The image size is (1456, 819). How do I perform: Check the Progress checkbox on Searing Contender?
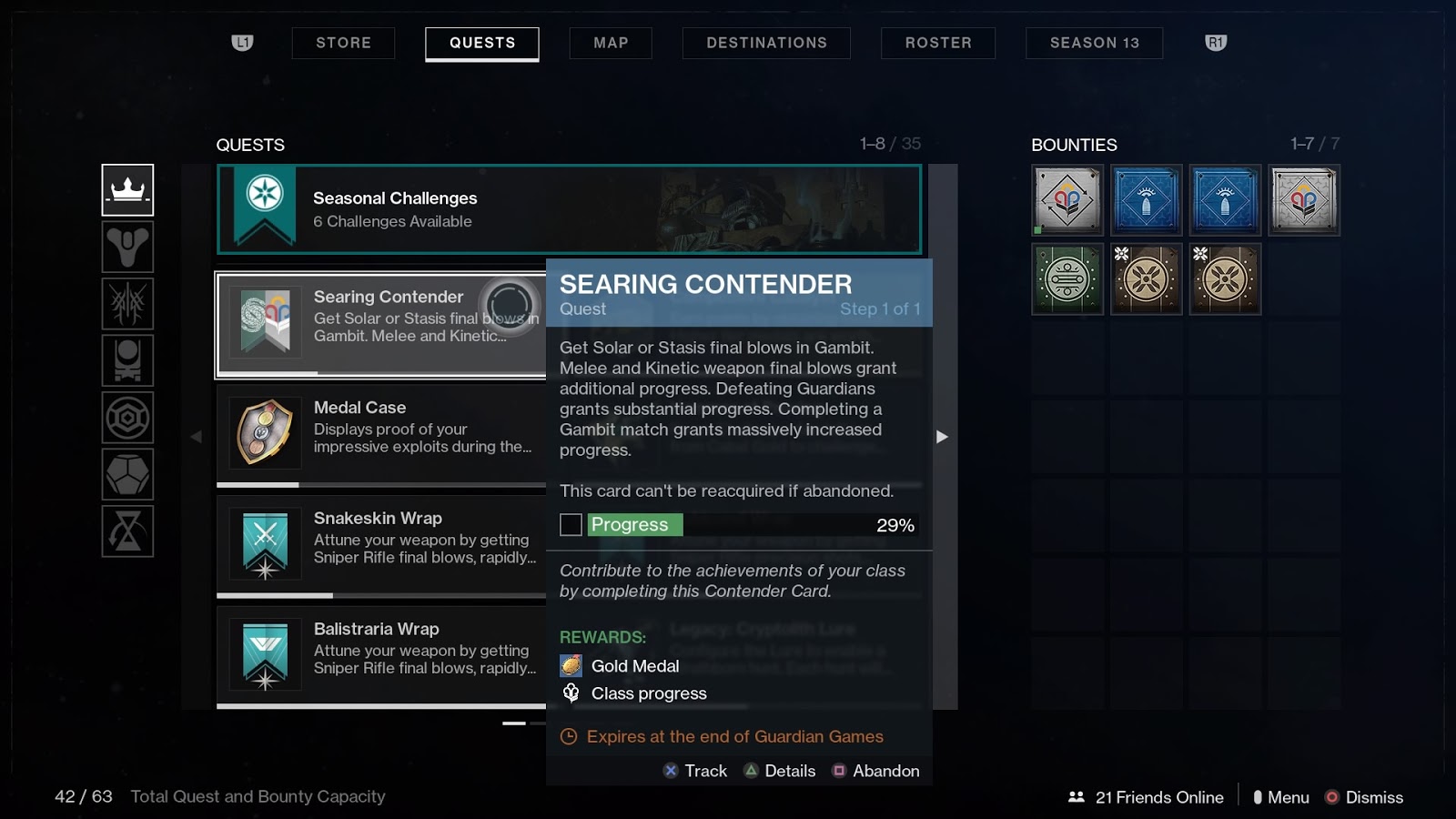pyautogui.click(x=572, y=524)
